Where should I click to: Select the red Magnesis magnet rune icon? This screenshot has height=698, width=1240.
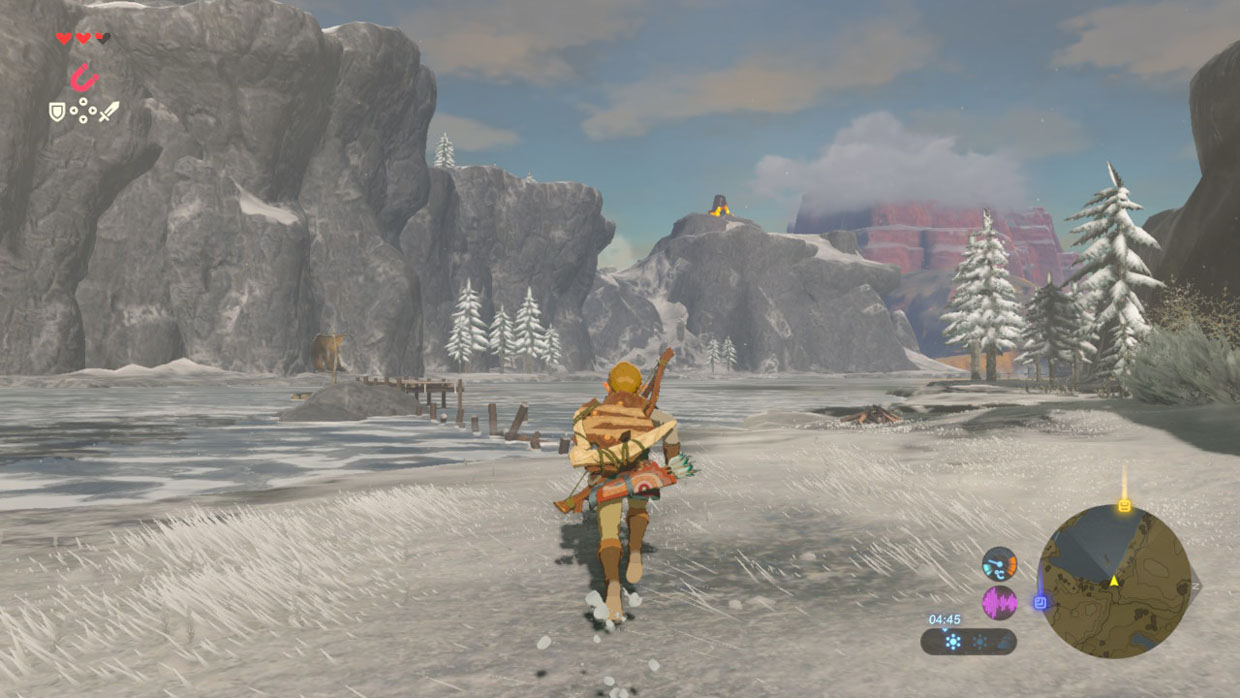coord(84,77)
